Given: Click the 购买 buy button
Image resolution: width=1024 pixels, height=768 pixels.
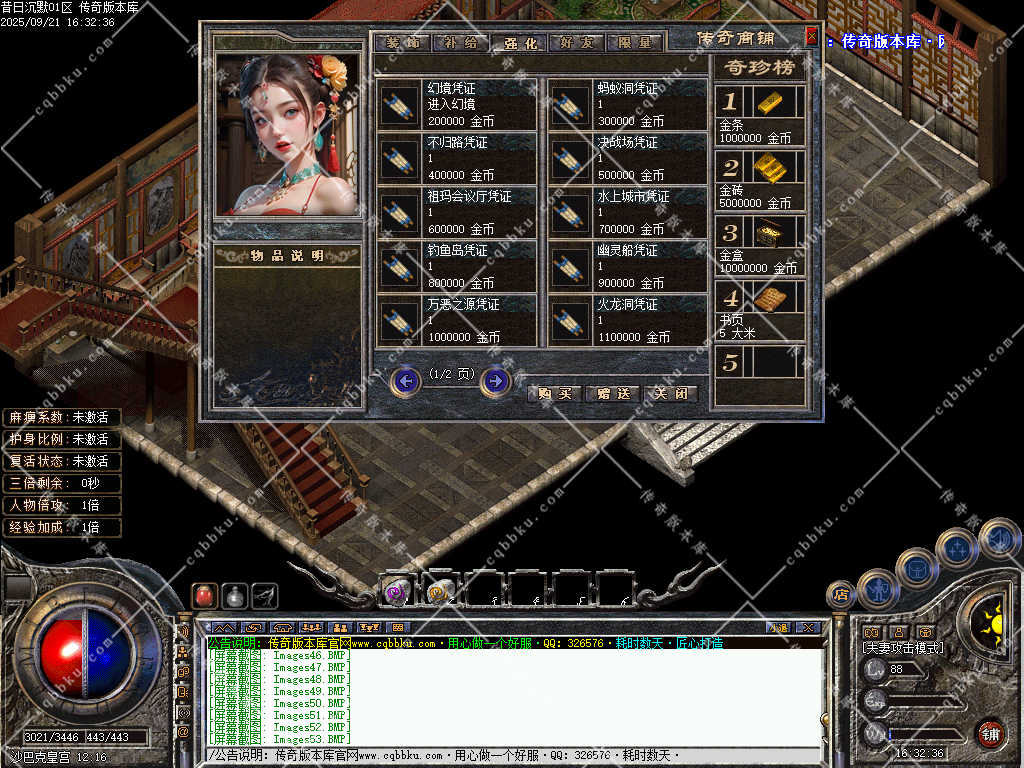Looking at the screenshot, I should [554, 393].
